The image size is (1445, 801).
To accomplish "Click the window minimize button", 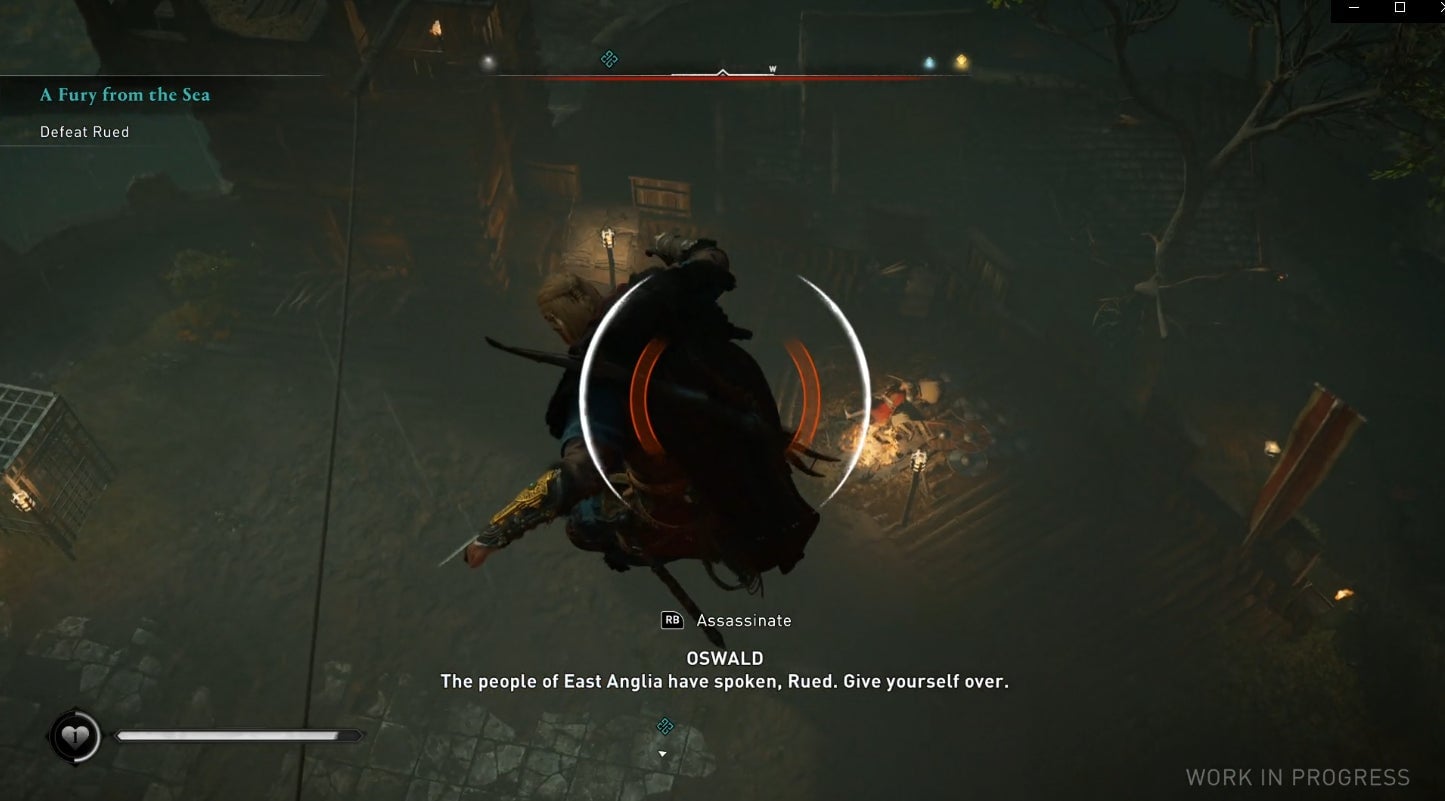I will coord(1355,8).
